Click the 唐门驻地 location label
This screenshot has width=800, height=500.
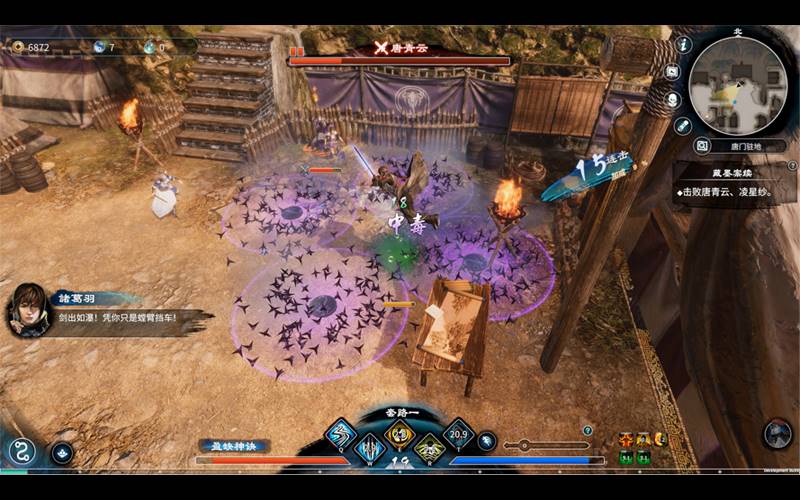pos(749,146)
